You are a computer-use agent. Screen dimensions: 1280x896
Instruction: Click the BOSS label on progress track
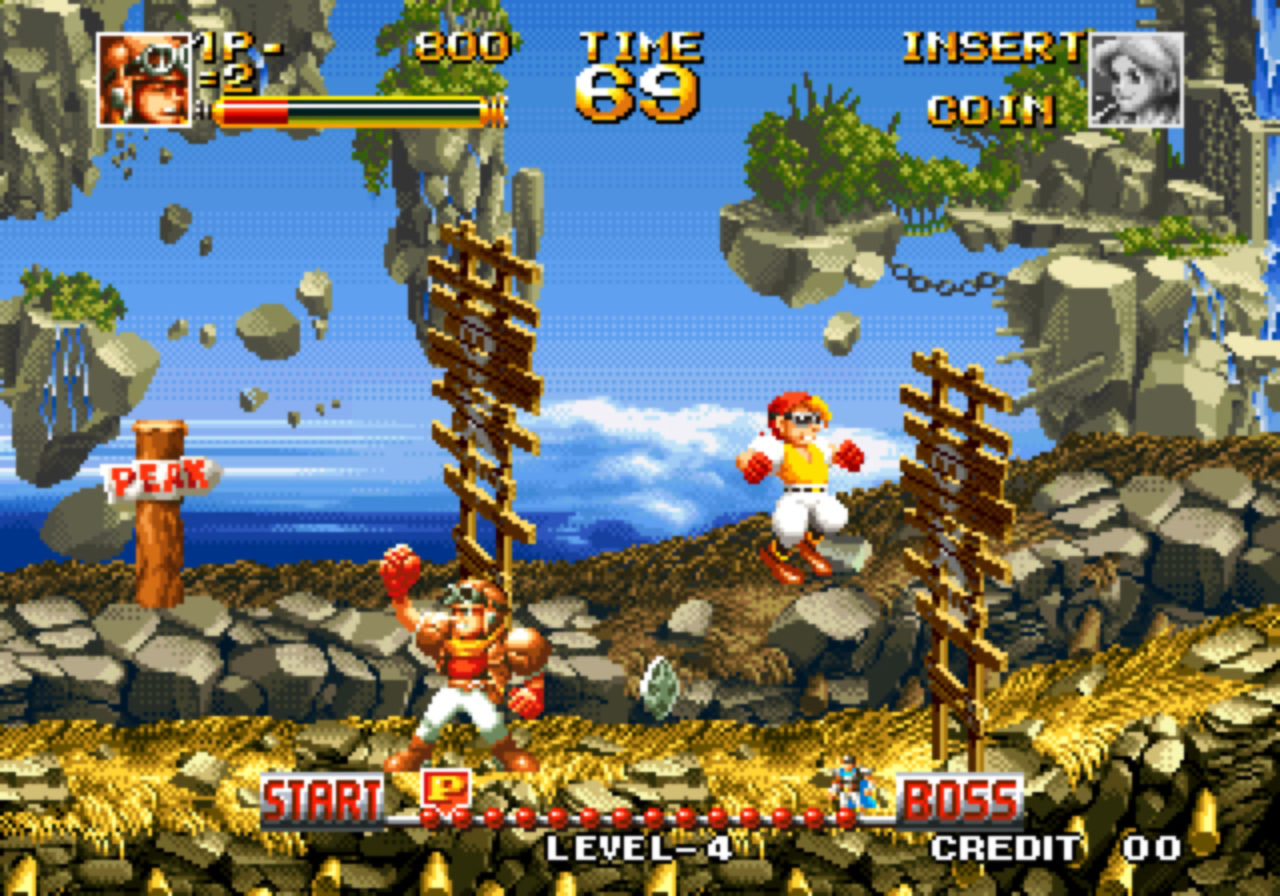click(x=960, y=800)
